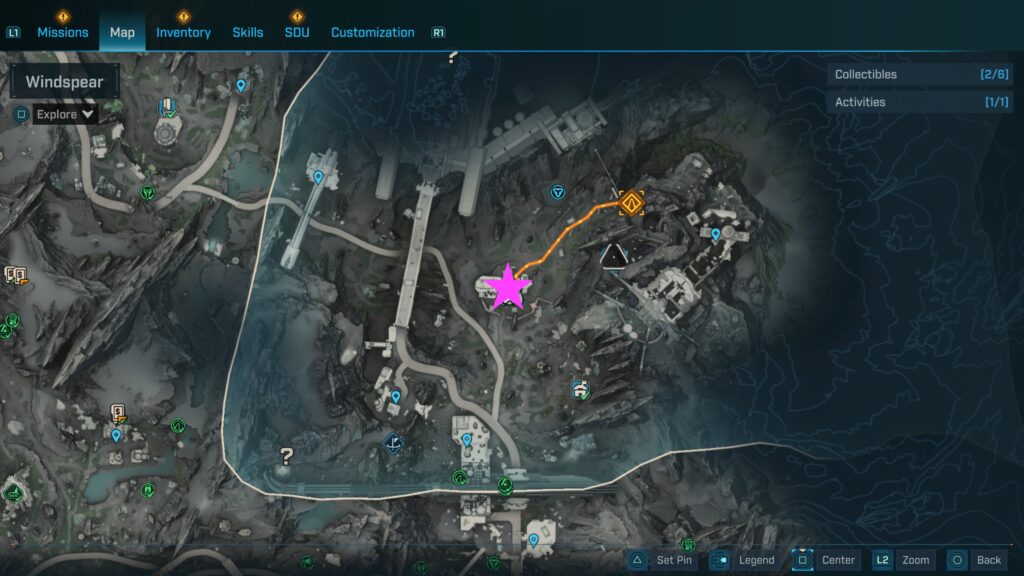Go Back from the map
This screenshot has height=576, width=1024.
pyautogui.click(x=977, y=560)
